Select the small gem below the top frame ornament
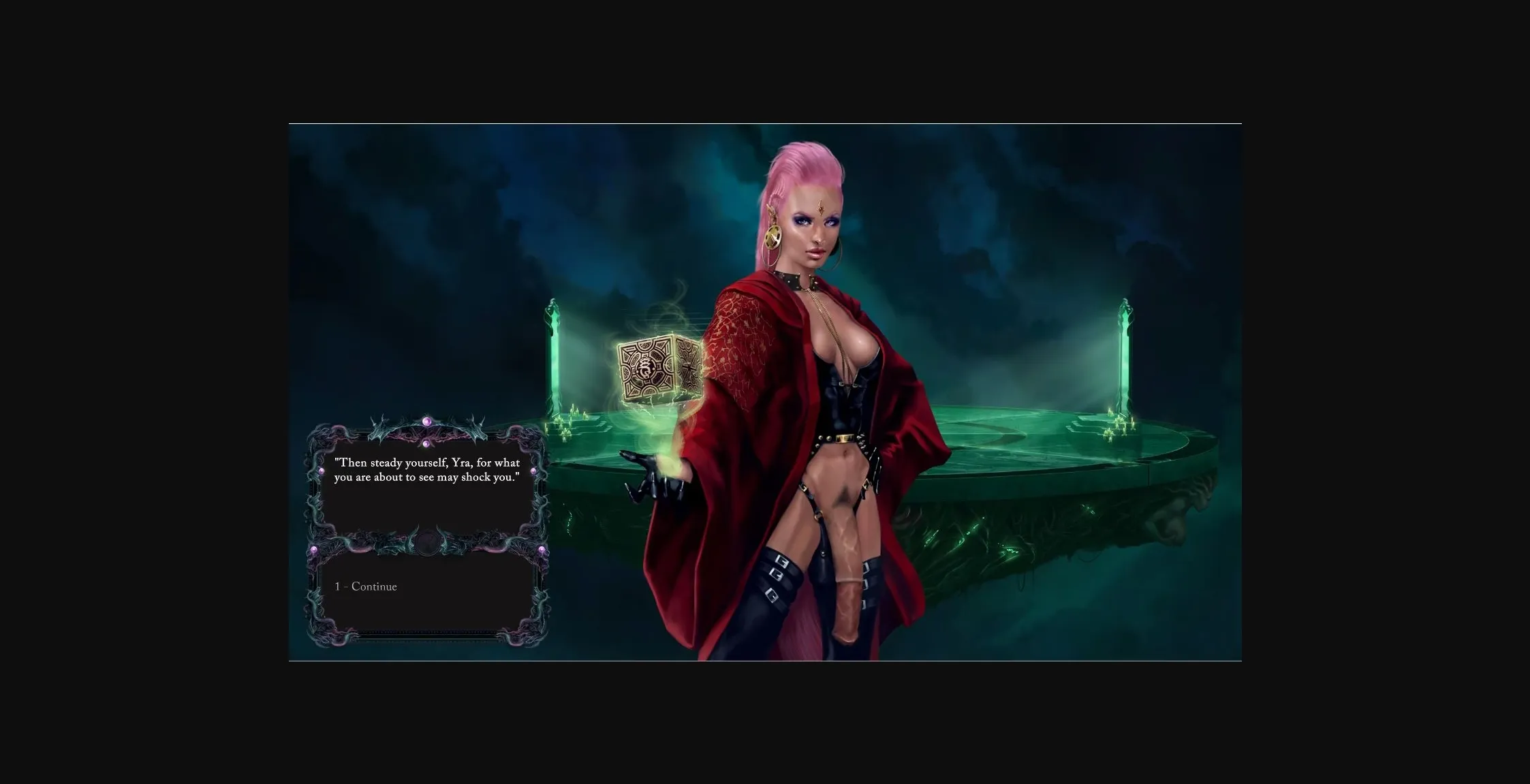Screen dimensions: 1530x784 [x=427, y=443]
